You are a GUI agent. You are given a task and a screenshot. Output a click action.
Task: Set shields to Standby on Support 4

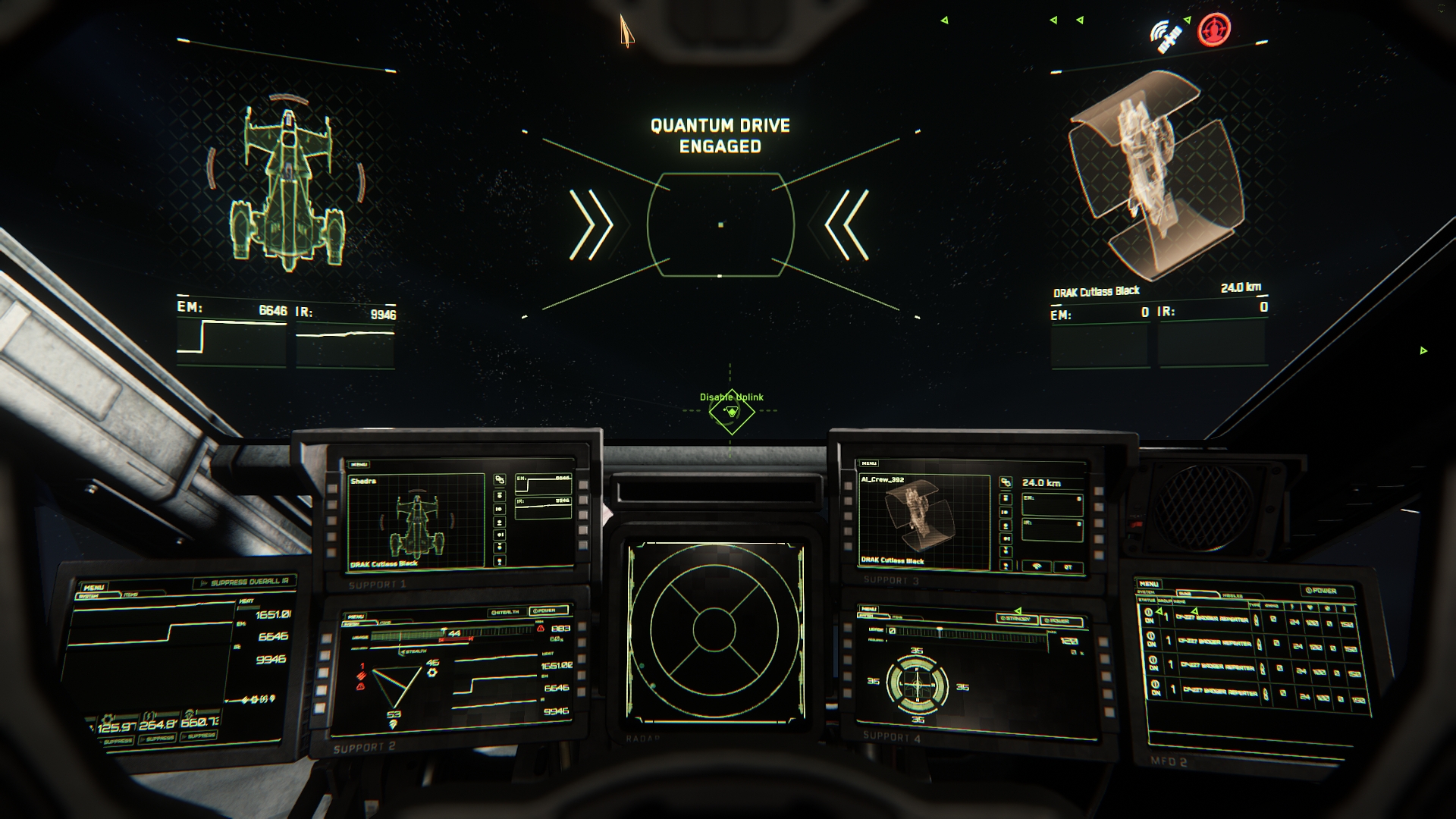(x=1016, y=619)
